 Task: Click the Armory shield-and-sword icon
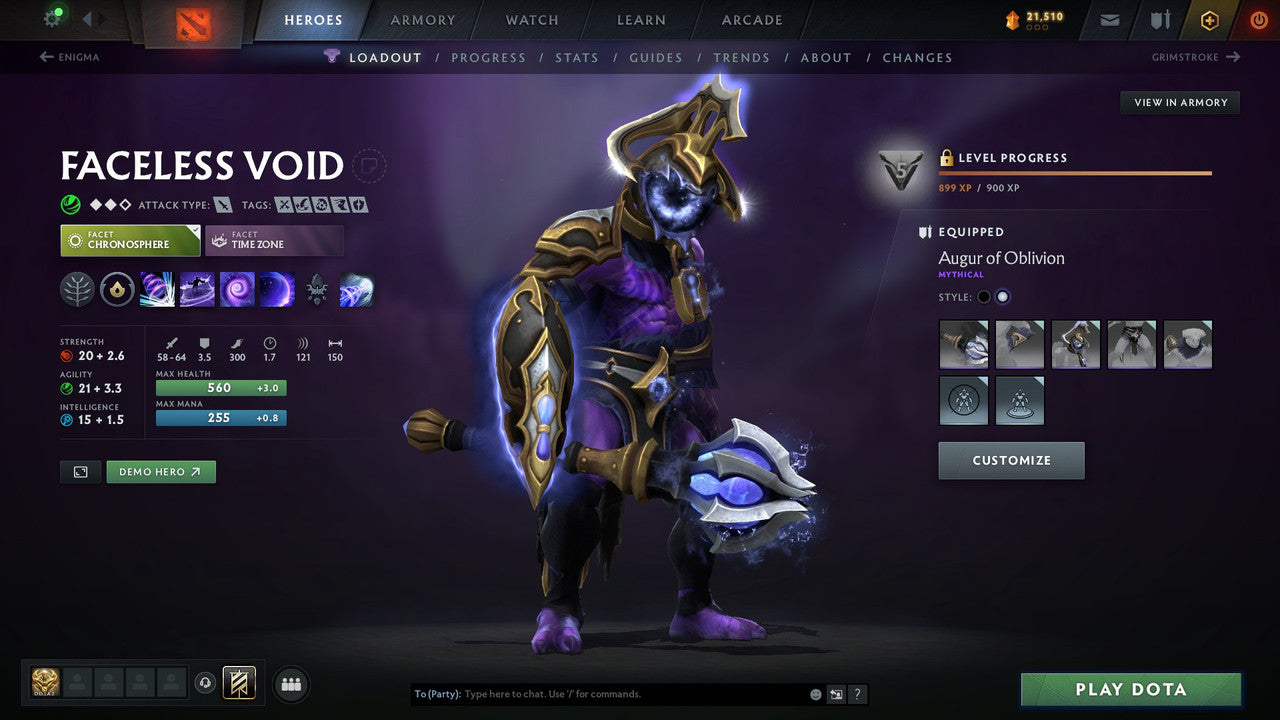1160,19
